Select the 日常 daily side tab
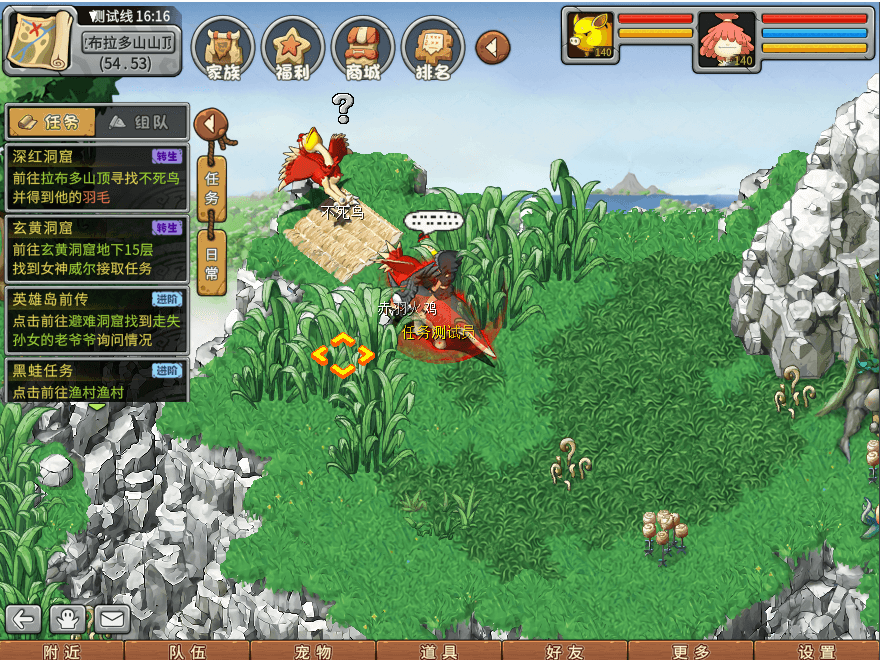Viewport: 880px width, 660px height. pos(211,260)
